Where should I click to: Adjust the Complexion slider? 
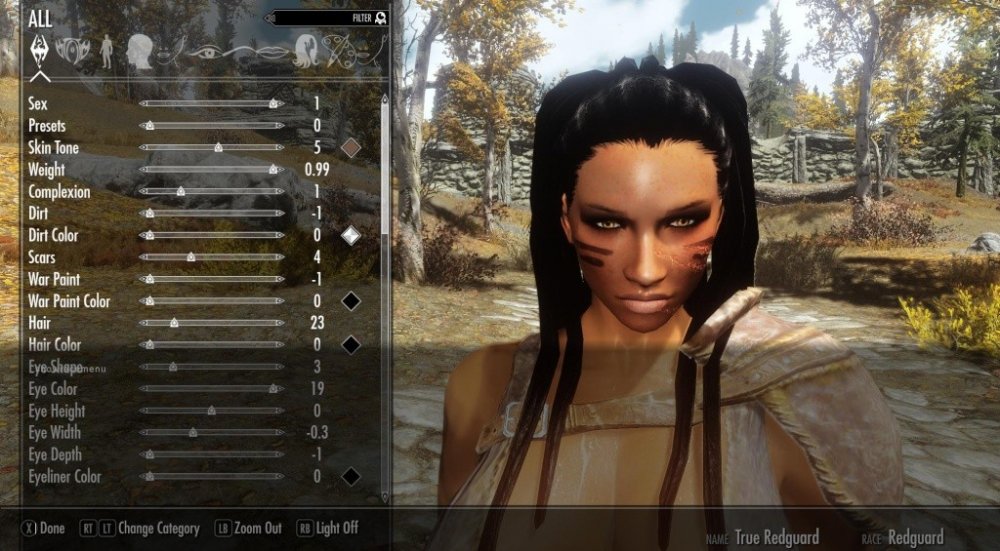point(181,191)
